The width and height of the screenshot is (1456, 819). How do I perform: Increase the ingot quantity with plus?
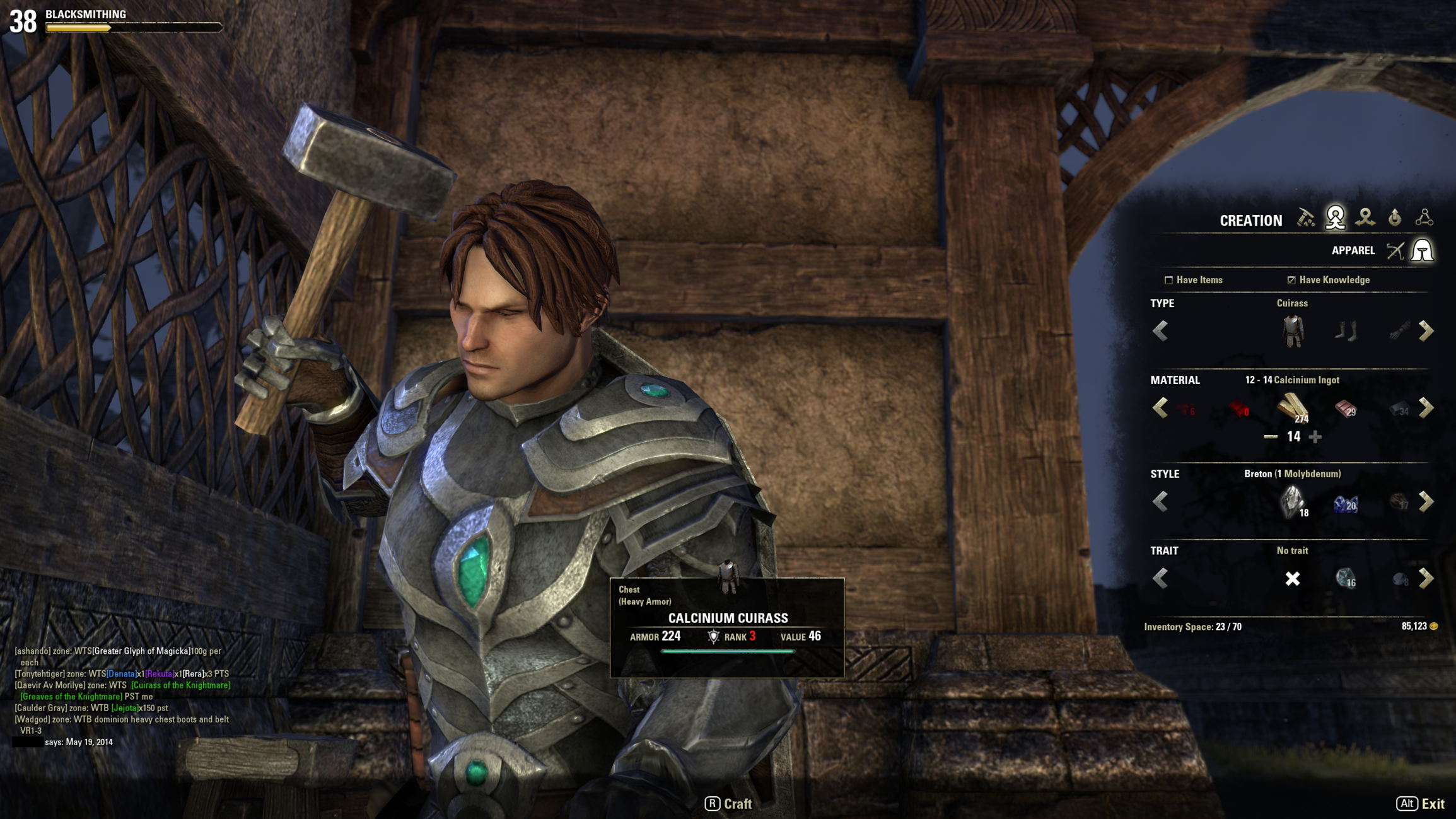[1315, 436]
